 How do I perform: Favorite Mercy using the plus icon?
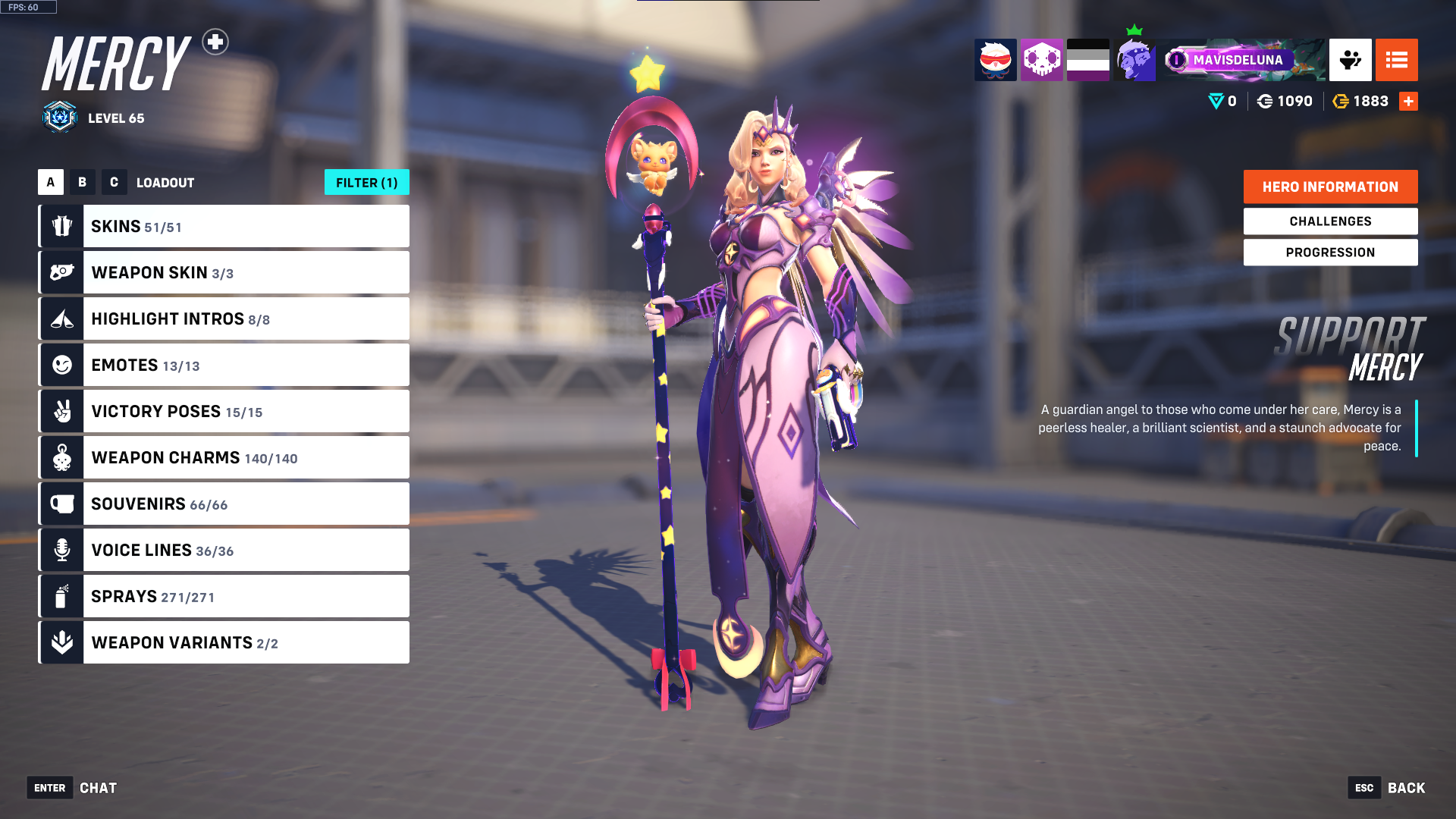click(x=216, y=43)
